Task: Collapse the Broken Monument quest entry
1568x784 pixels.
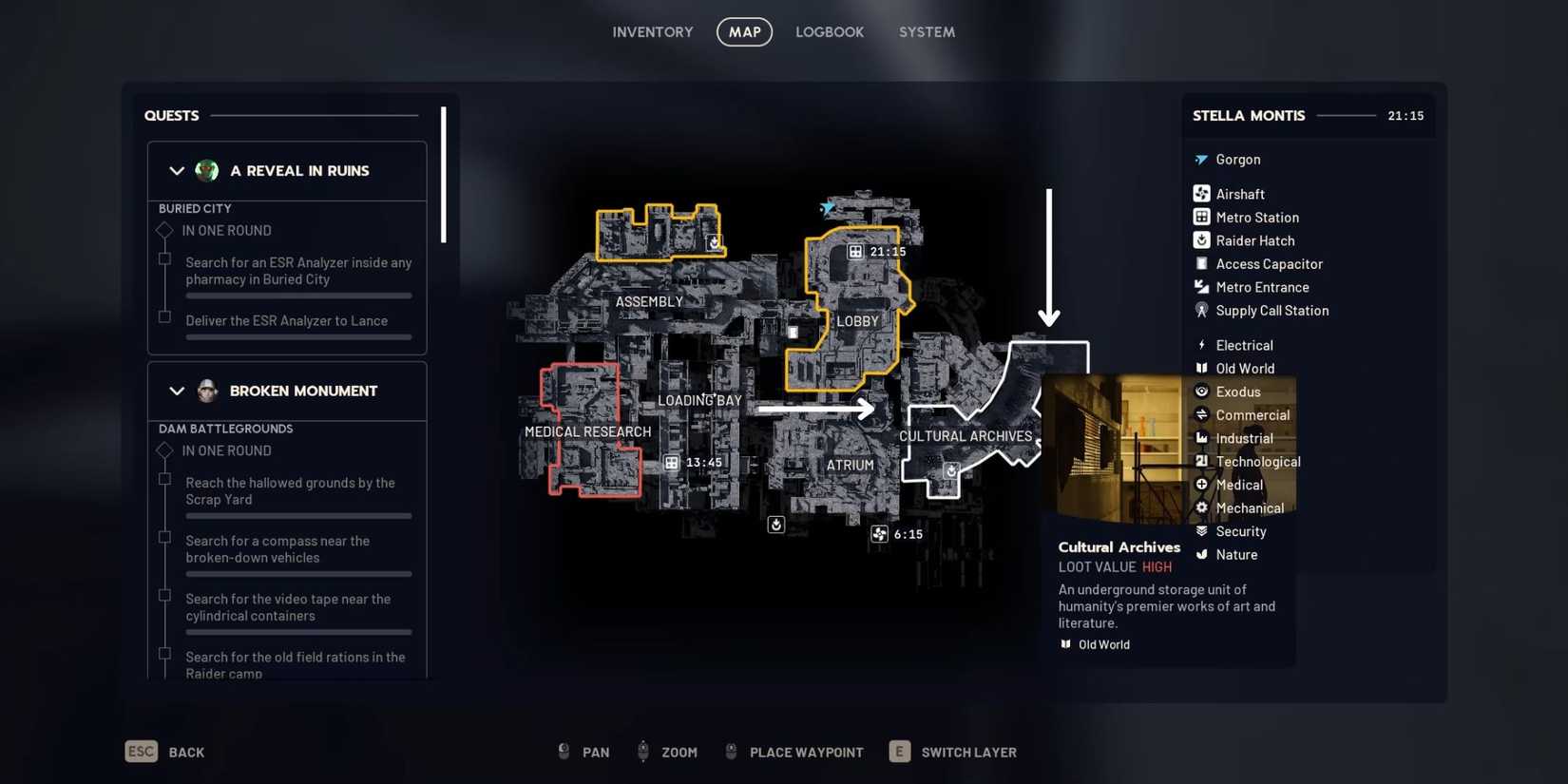Action: (177, 391)
